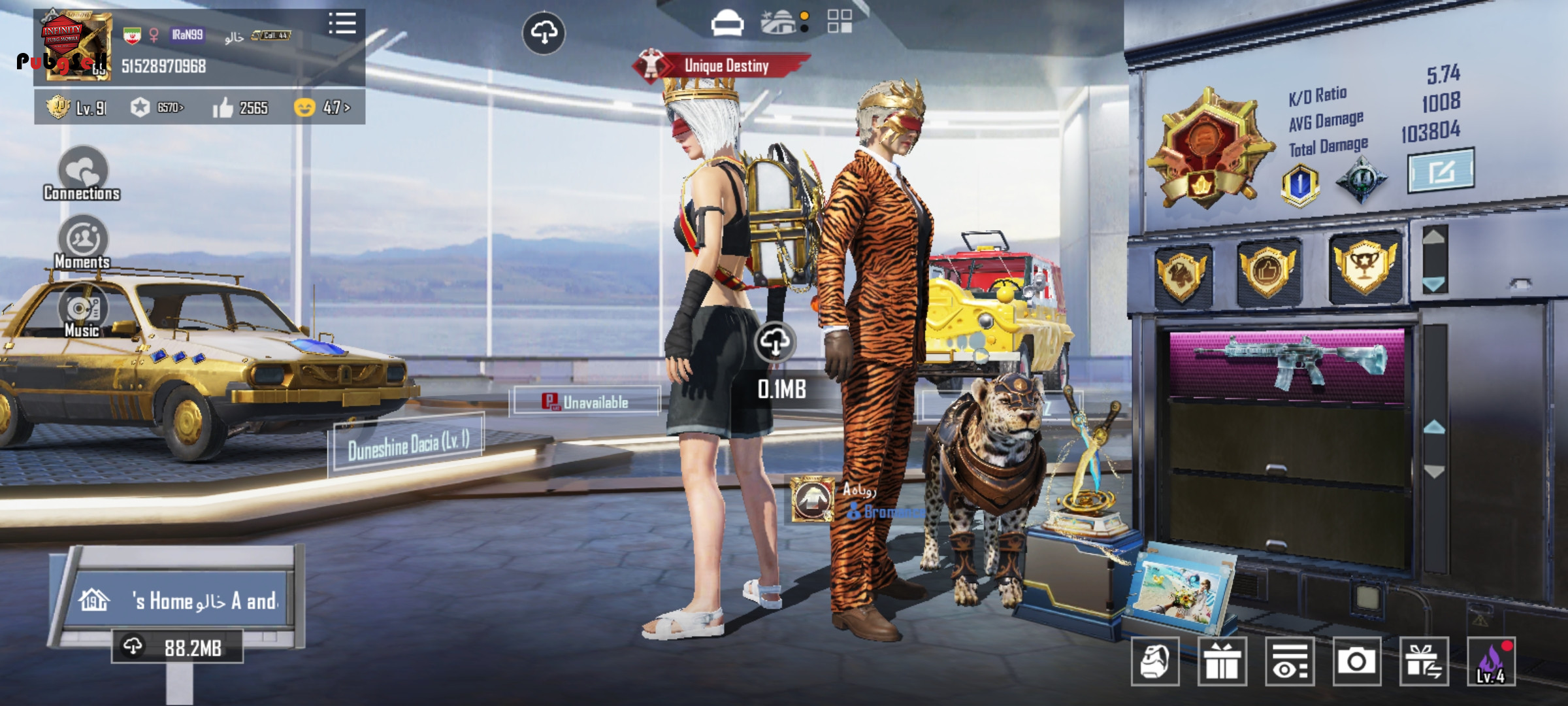Image resolution: width=1568 pixels, height=706 pixels.
Task: Open the four-square grid view
Action: click(840, 22)
